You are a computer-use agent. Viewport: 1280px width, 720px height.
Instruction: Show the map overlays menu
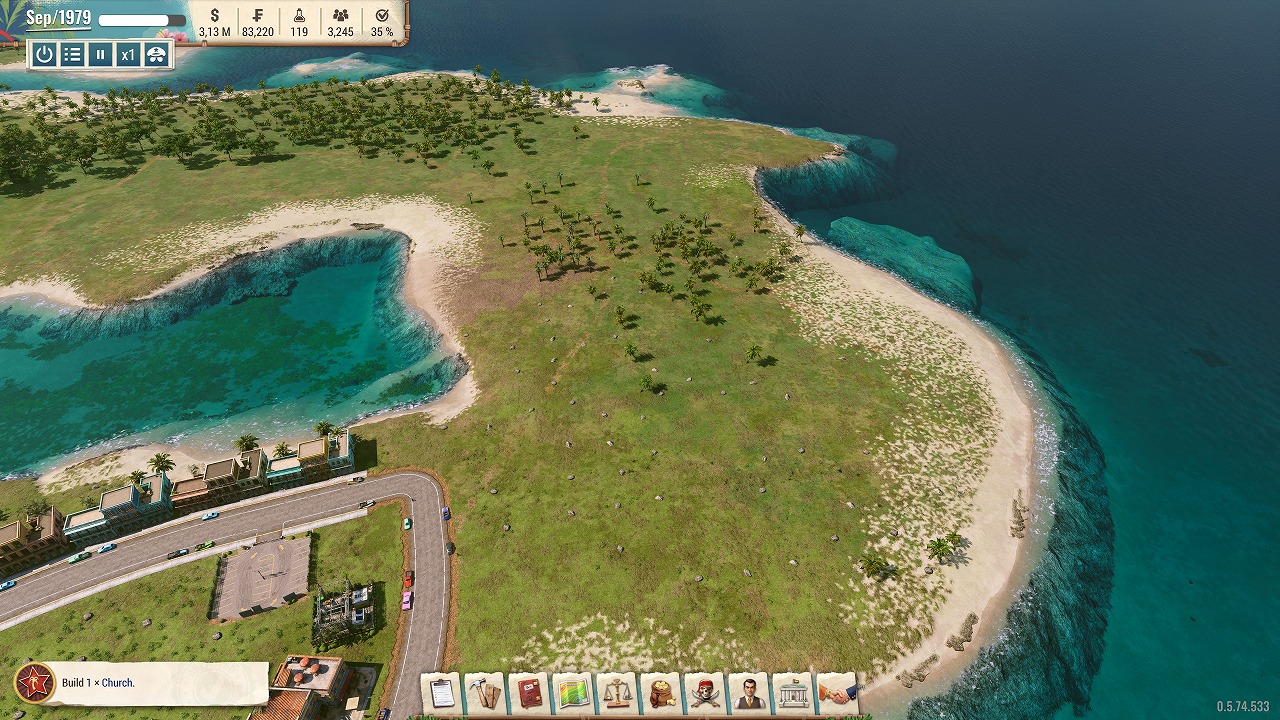click(572, 693)
